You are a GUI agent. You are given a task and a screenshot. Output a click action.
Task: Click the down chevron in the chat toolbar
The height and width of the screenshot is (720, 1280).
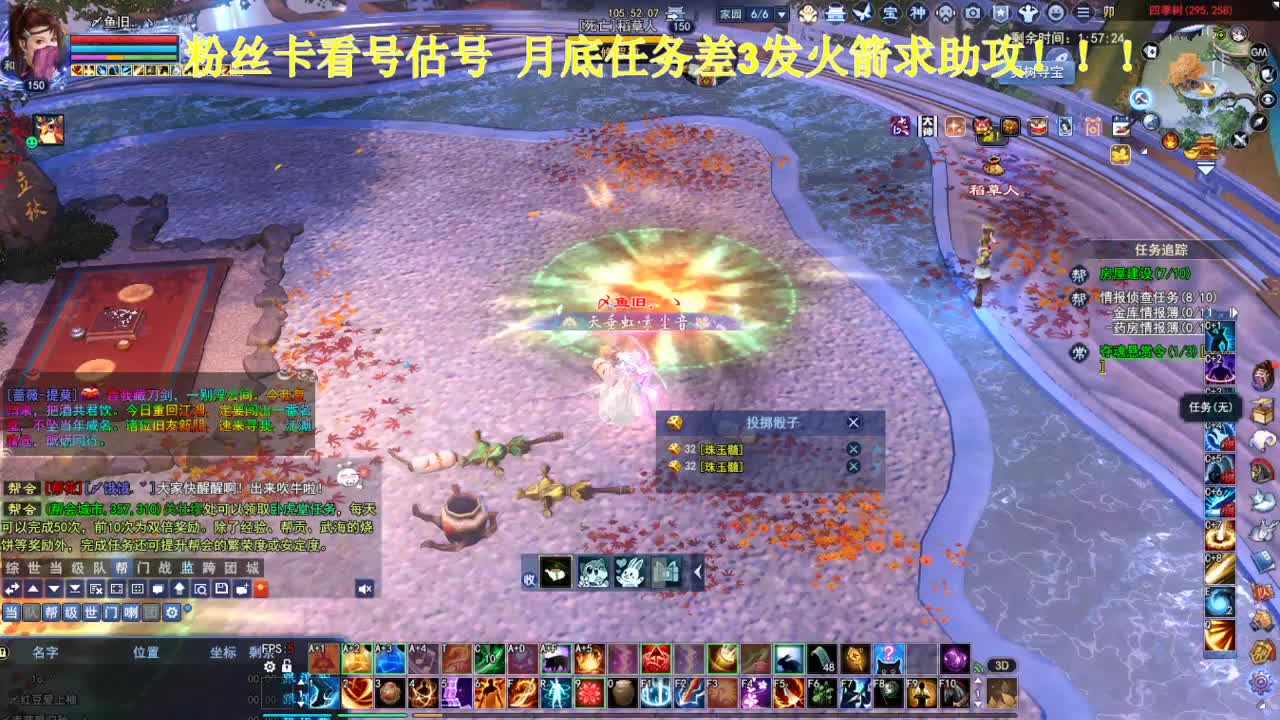54,589
